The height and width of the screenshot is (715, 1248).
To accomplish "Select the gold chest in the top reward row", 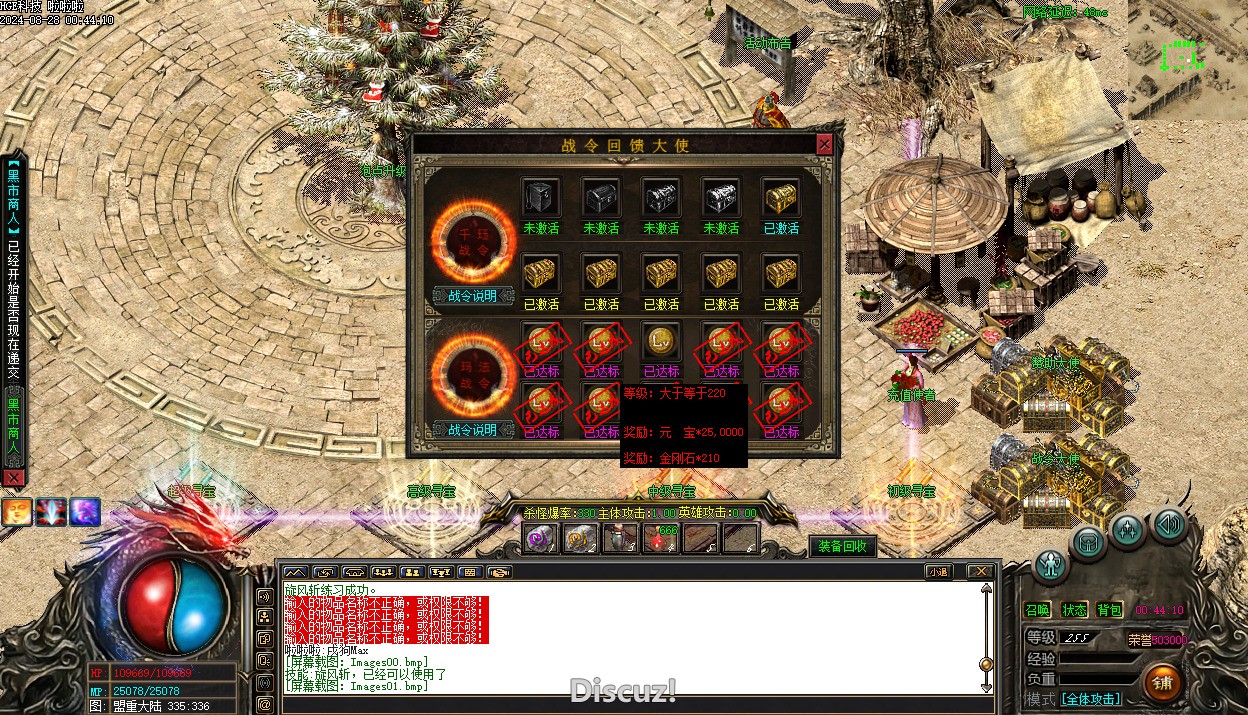I will pyautogui.click(x=780, y=197).
